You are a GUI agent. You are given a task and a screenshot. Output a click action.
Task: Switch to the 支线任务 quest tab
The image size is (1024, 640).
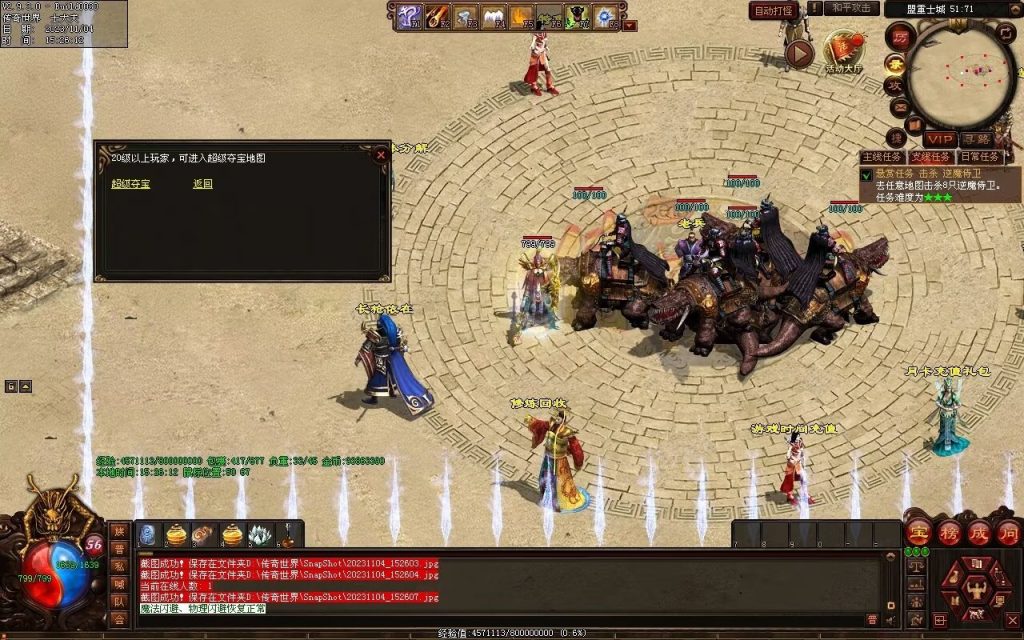coord(931,157)
